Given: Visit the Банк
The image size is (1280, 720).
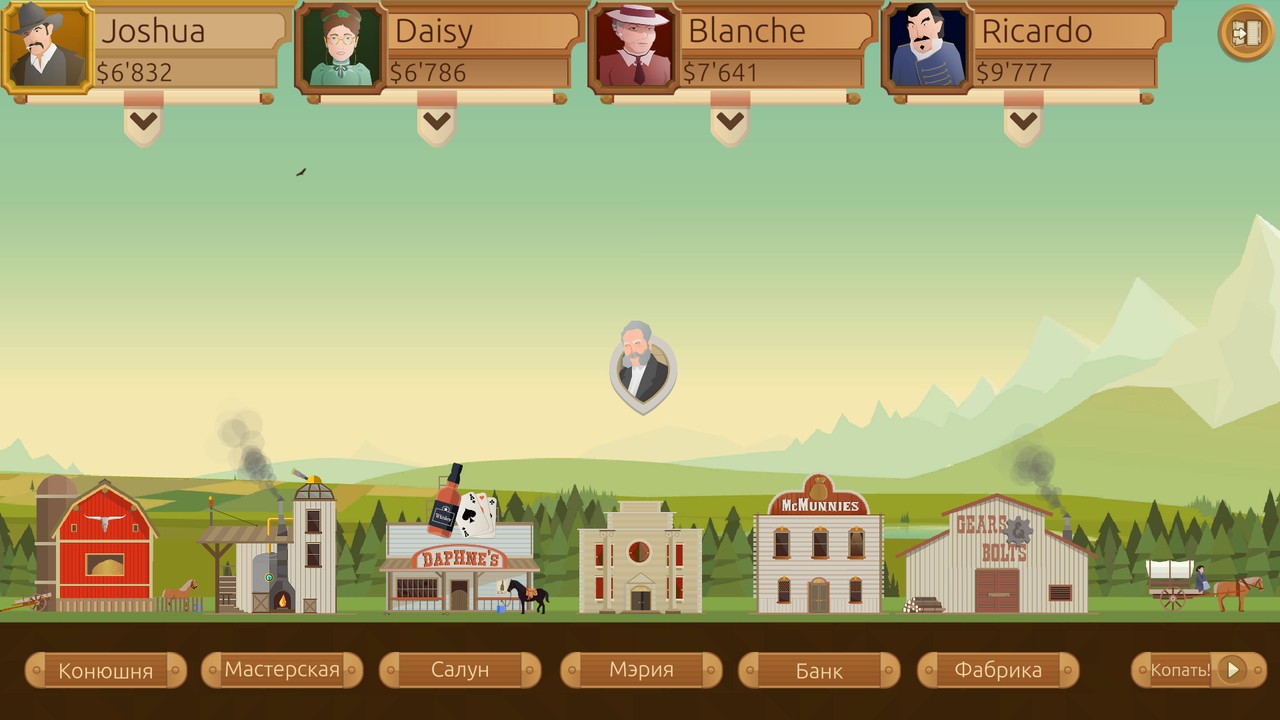Looking at the screenshot, I should point(819,670).
